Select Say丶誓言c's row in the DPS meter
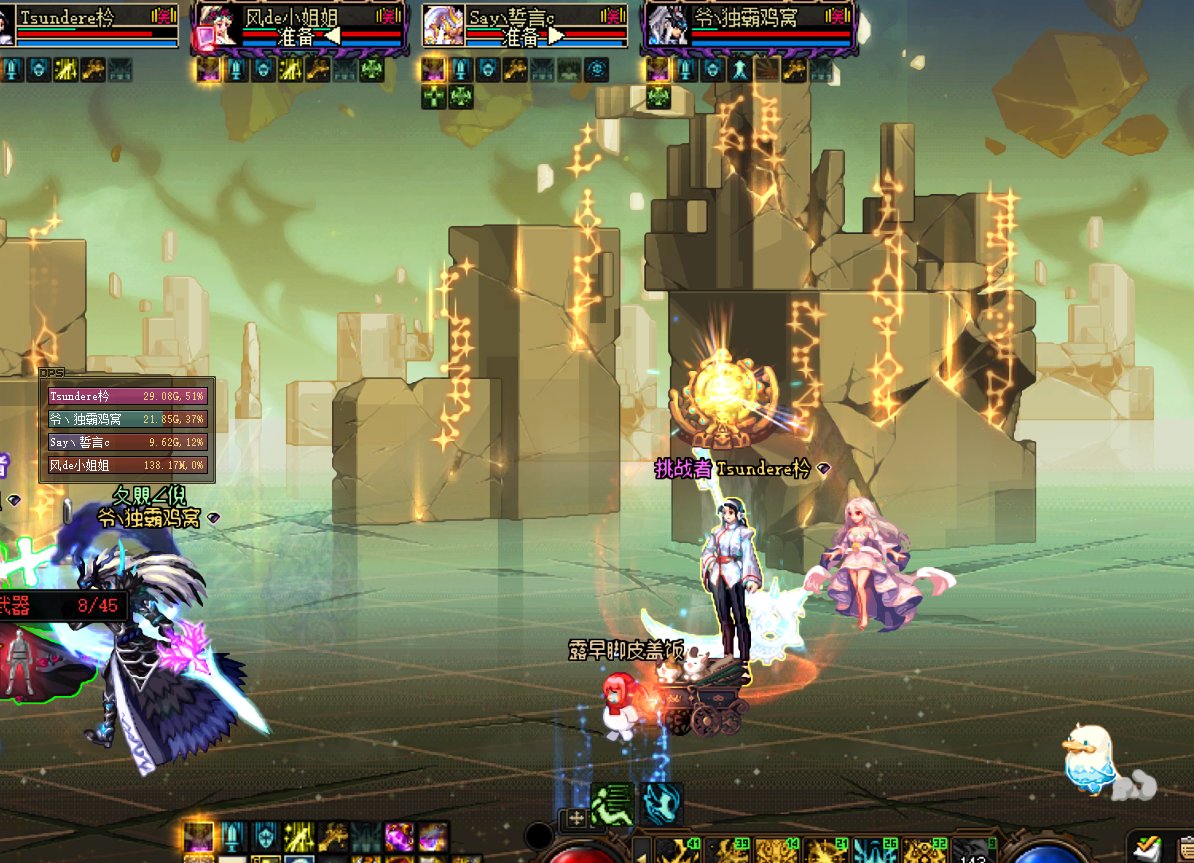Screen dimensions: 1194x863 point(128,442)
